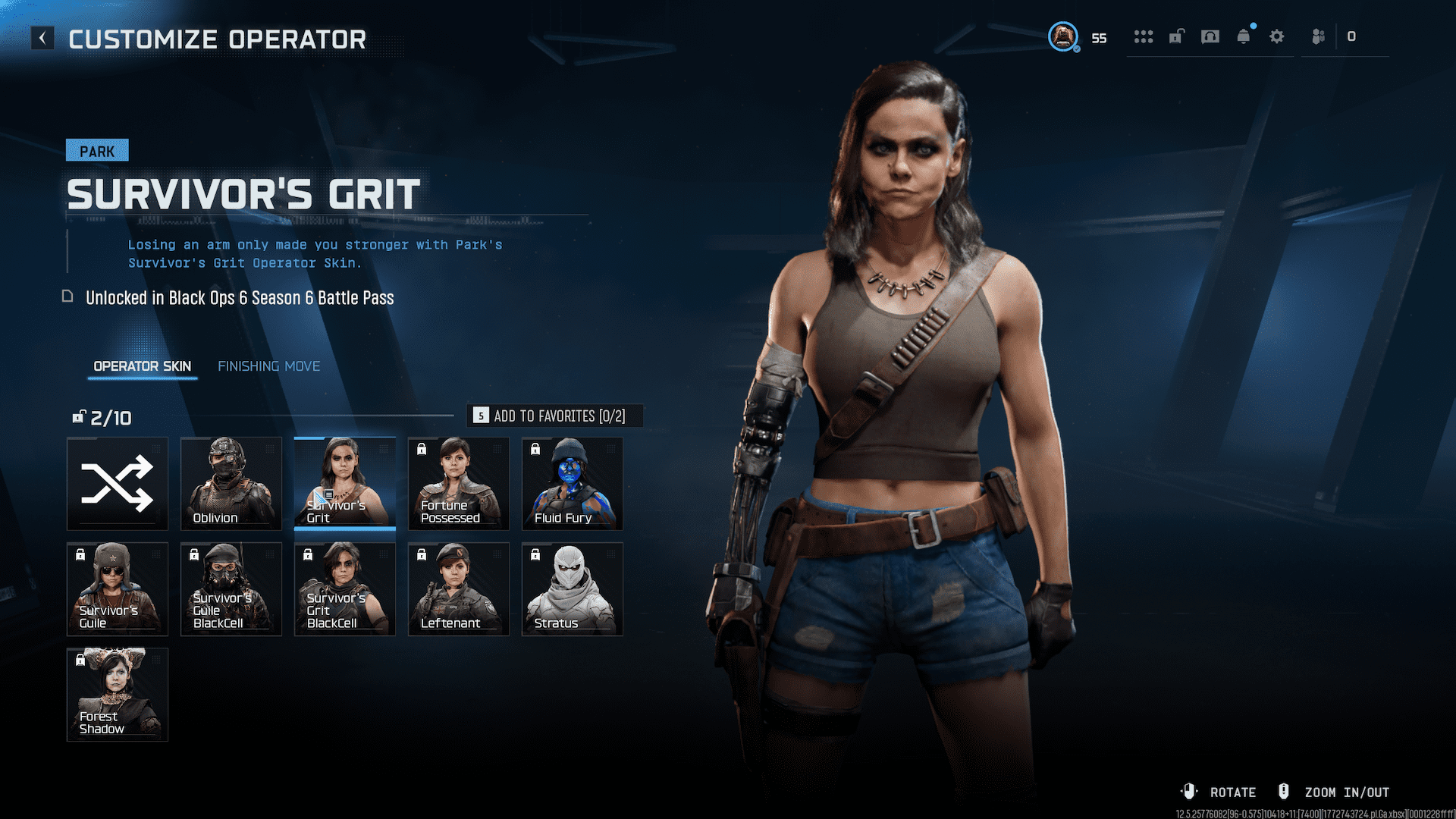Select the Operator Skin tab
The image size is (1456, 819).
(142, 366)
